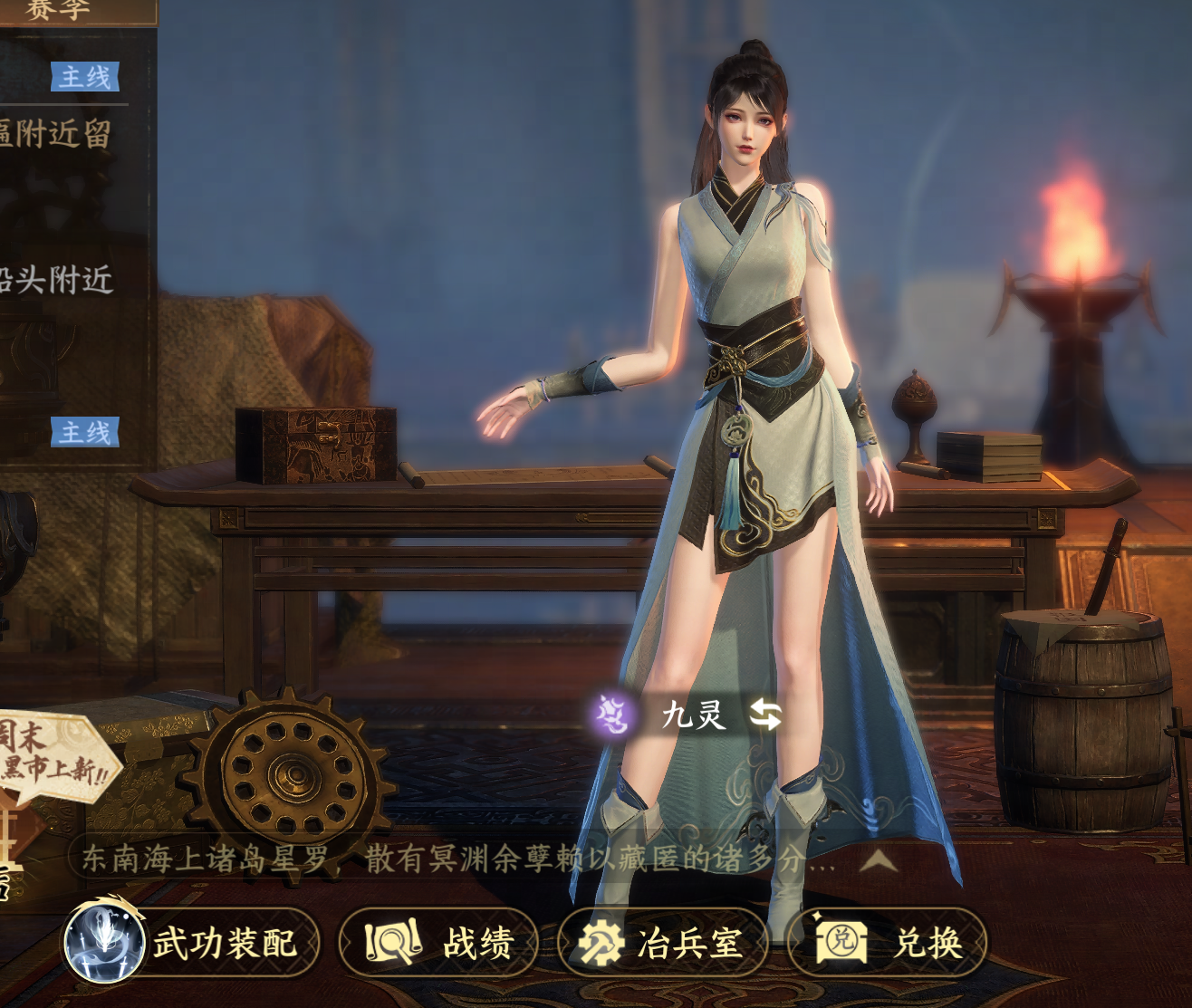Switch character using the 九灵 swap arrows
The width and height of the screenshot is (1192, 1008).
click(x=765, y=715)
